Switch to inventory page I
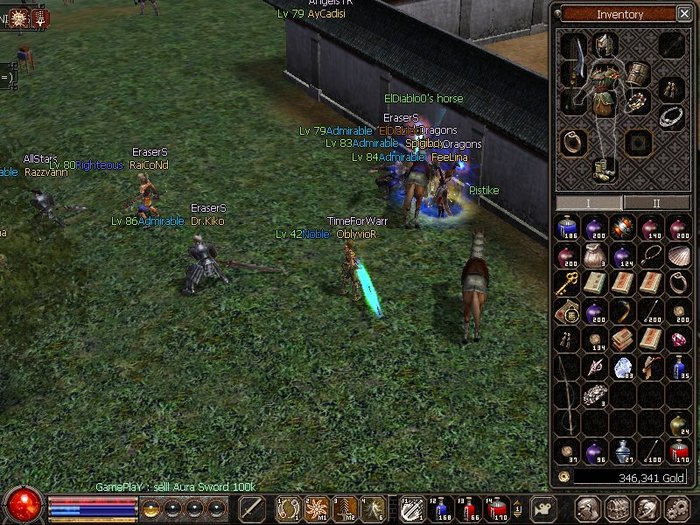The width and height of the screenshot is (700, 525). point(588,202)
